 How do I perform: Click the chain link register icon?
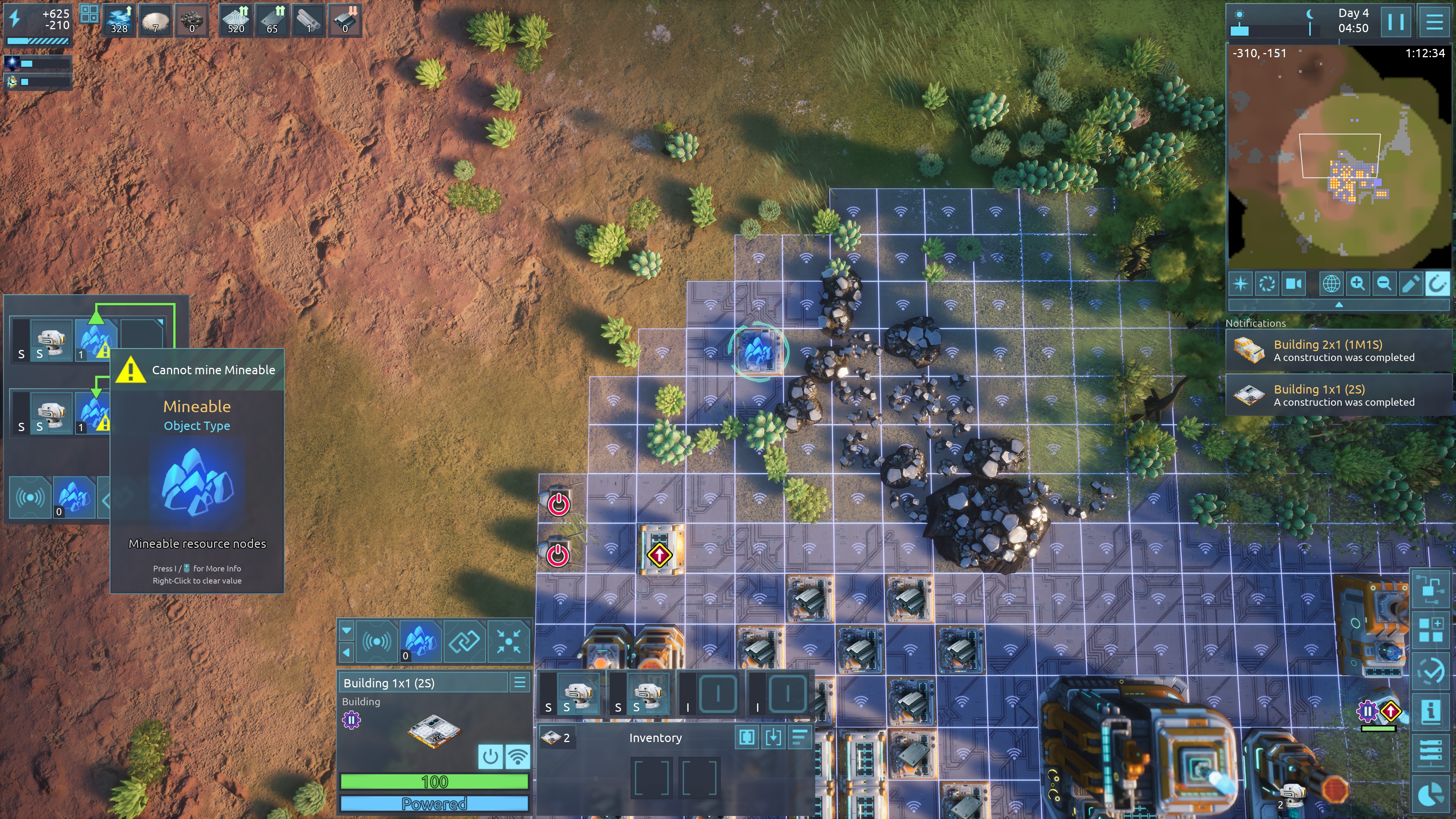[x=464, y=641]
